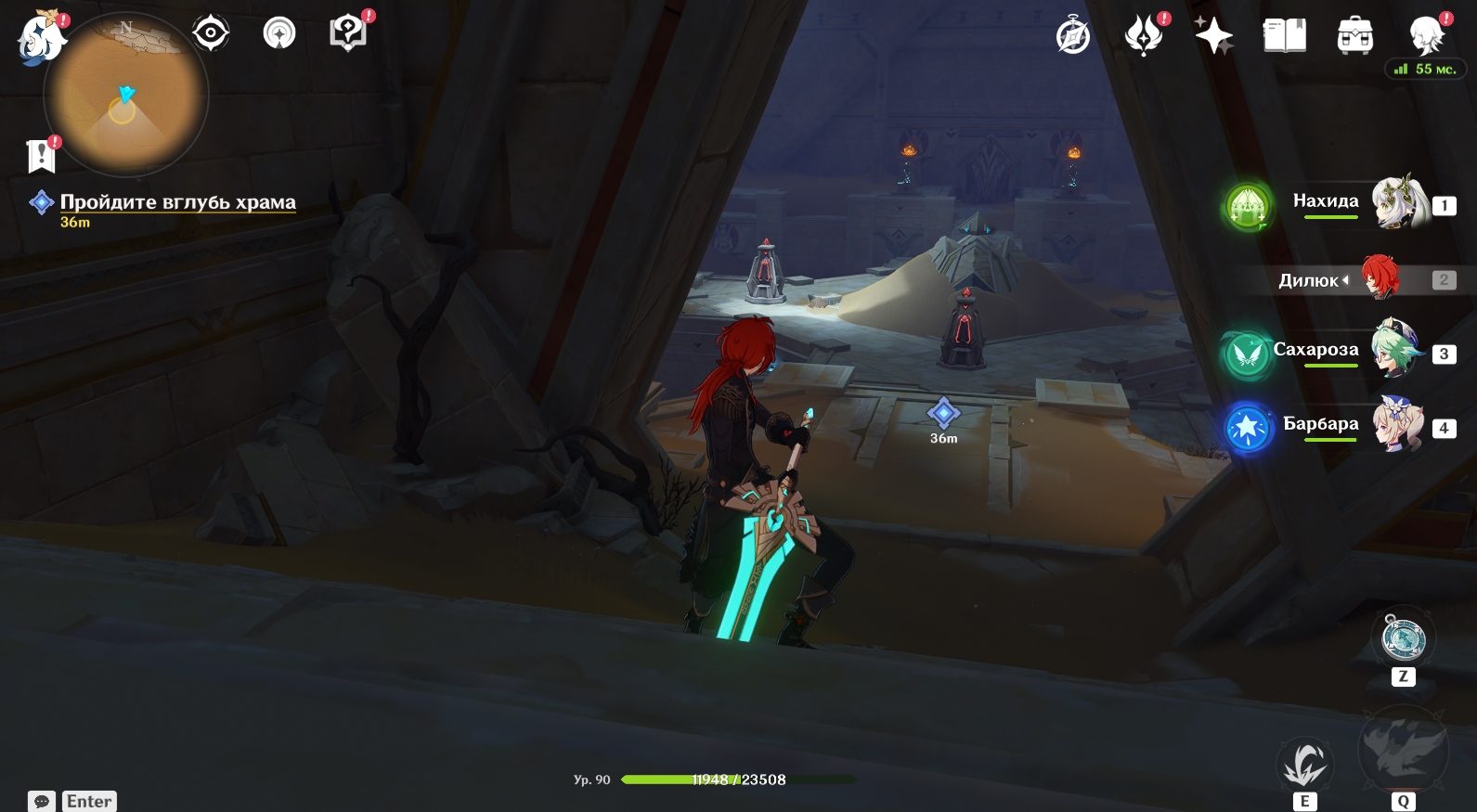The height and width of the screenshot is (812, 1477).
Task: Open the tutorial question-mark icon
Action: tap(348, 33)
